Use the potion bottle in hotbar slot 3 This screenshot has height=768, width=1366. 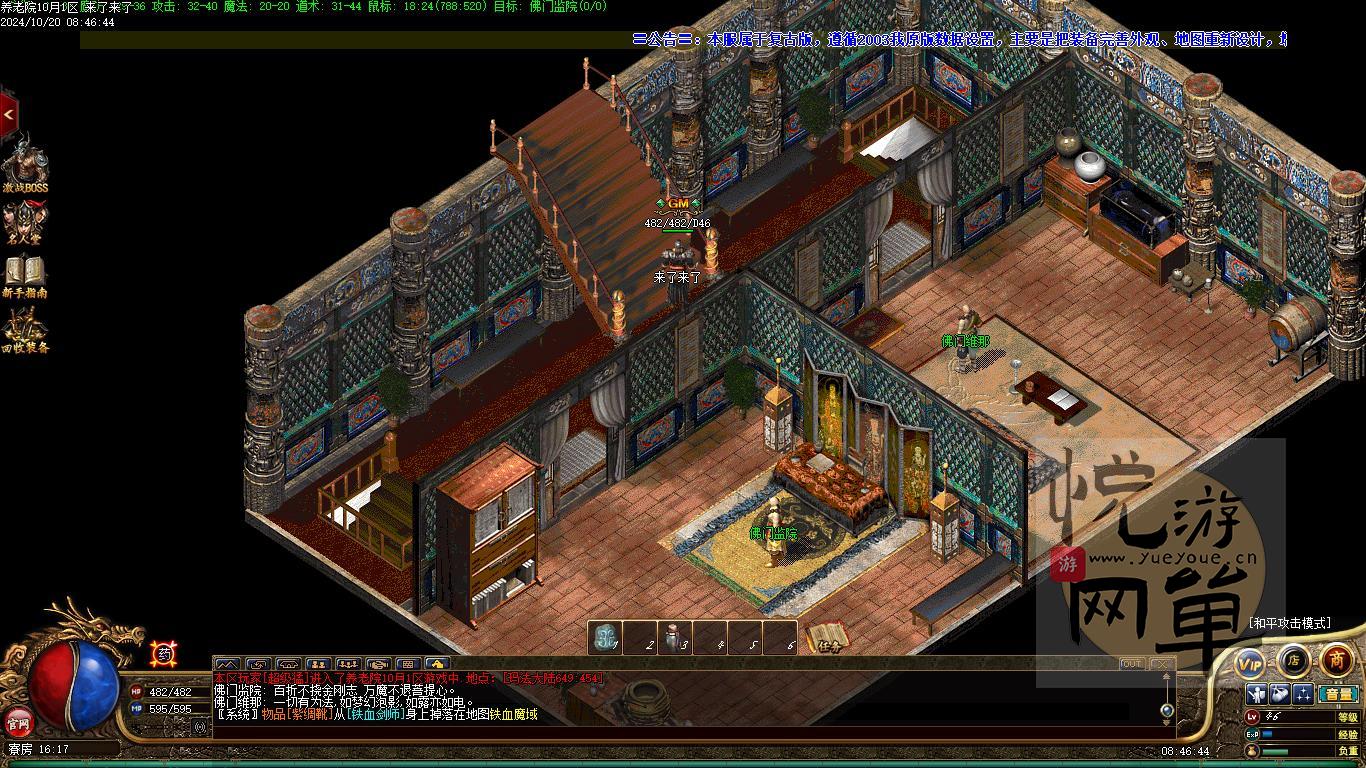tap(676, 638)
